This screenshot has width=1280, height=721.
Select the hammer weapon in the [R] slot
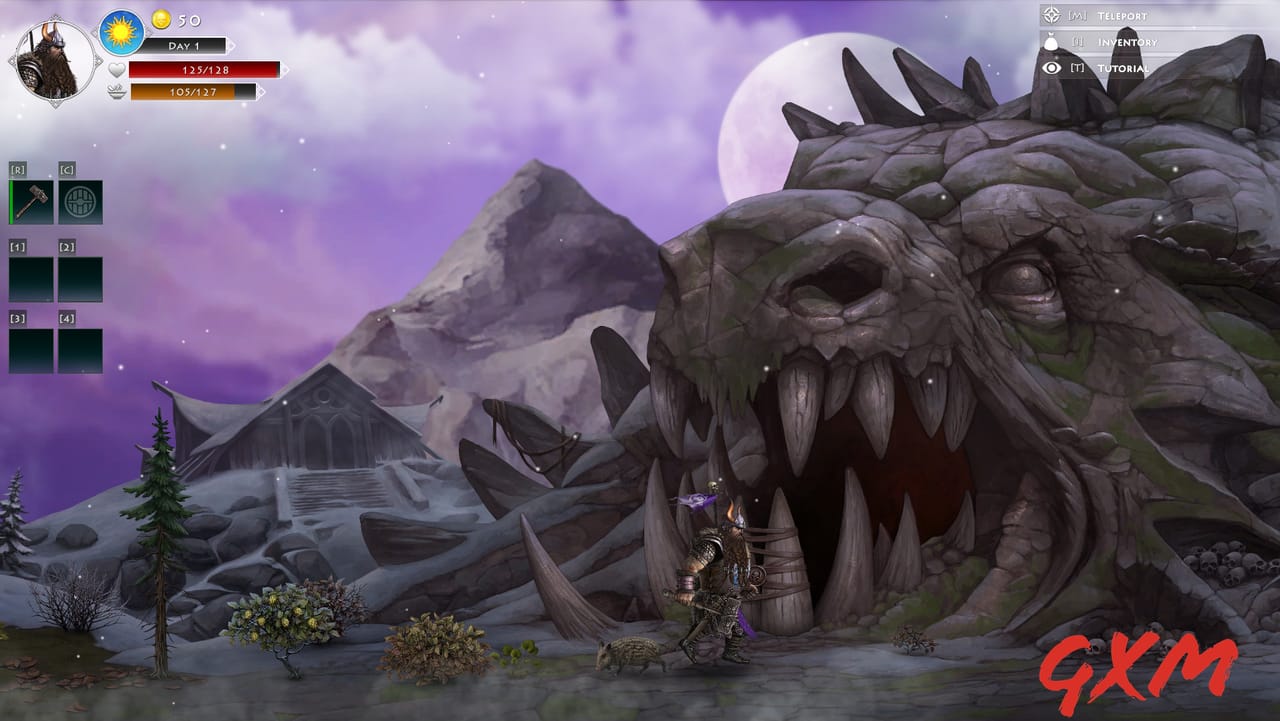click(30, 199)
